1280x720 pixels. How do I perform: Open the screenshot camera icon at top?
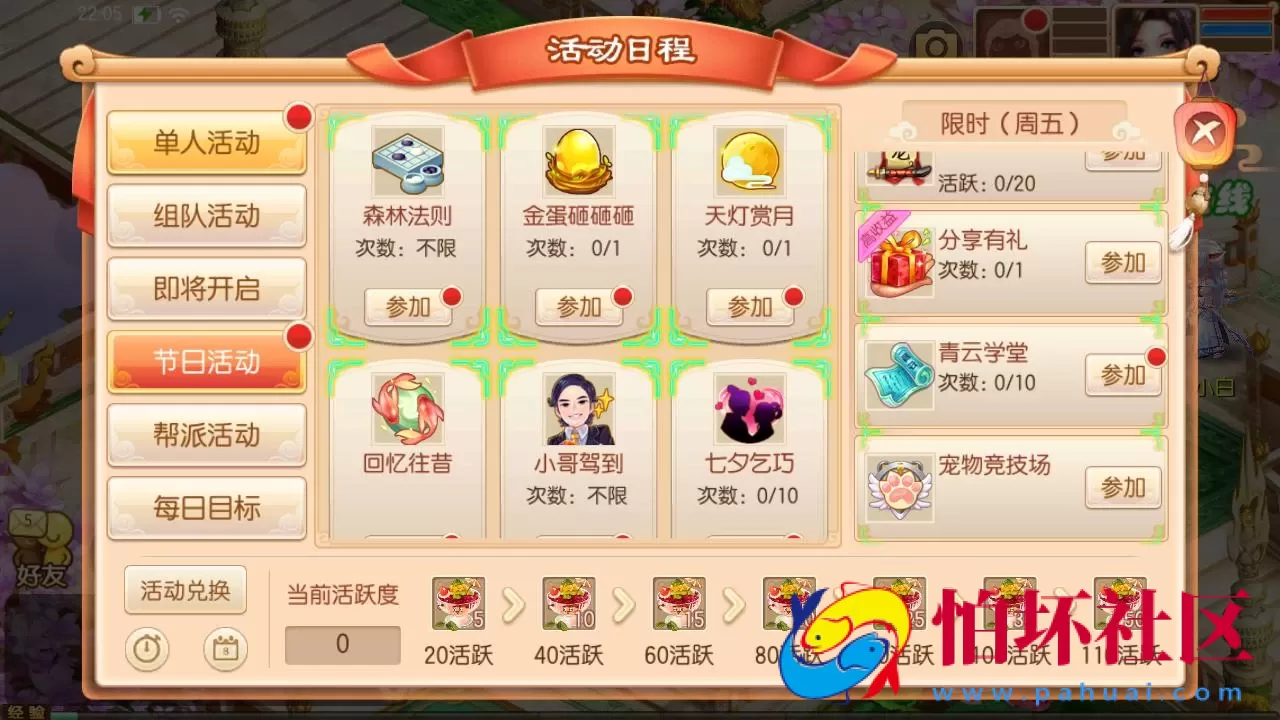click(934, 42)
